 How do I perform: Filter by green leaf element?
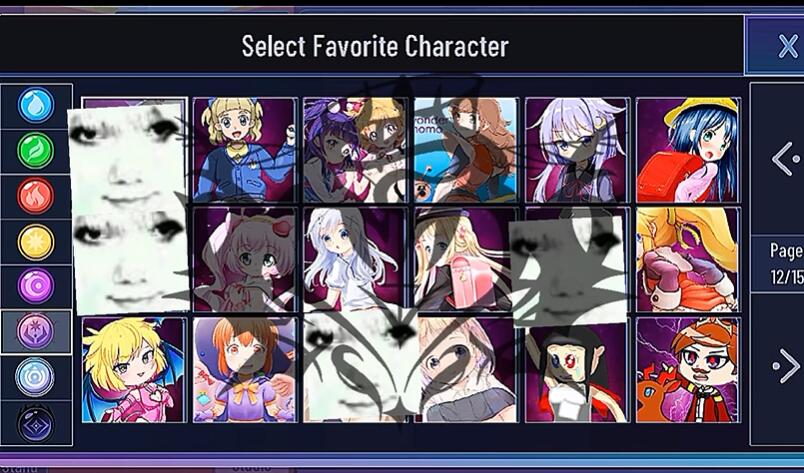36,151
